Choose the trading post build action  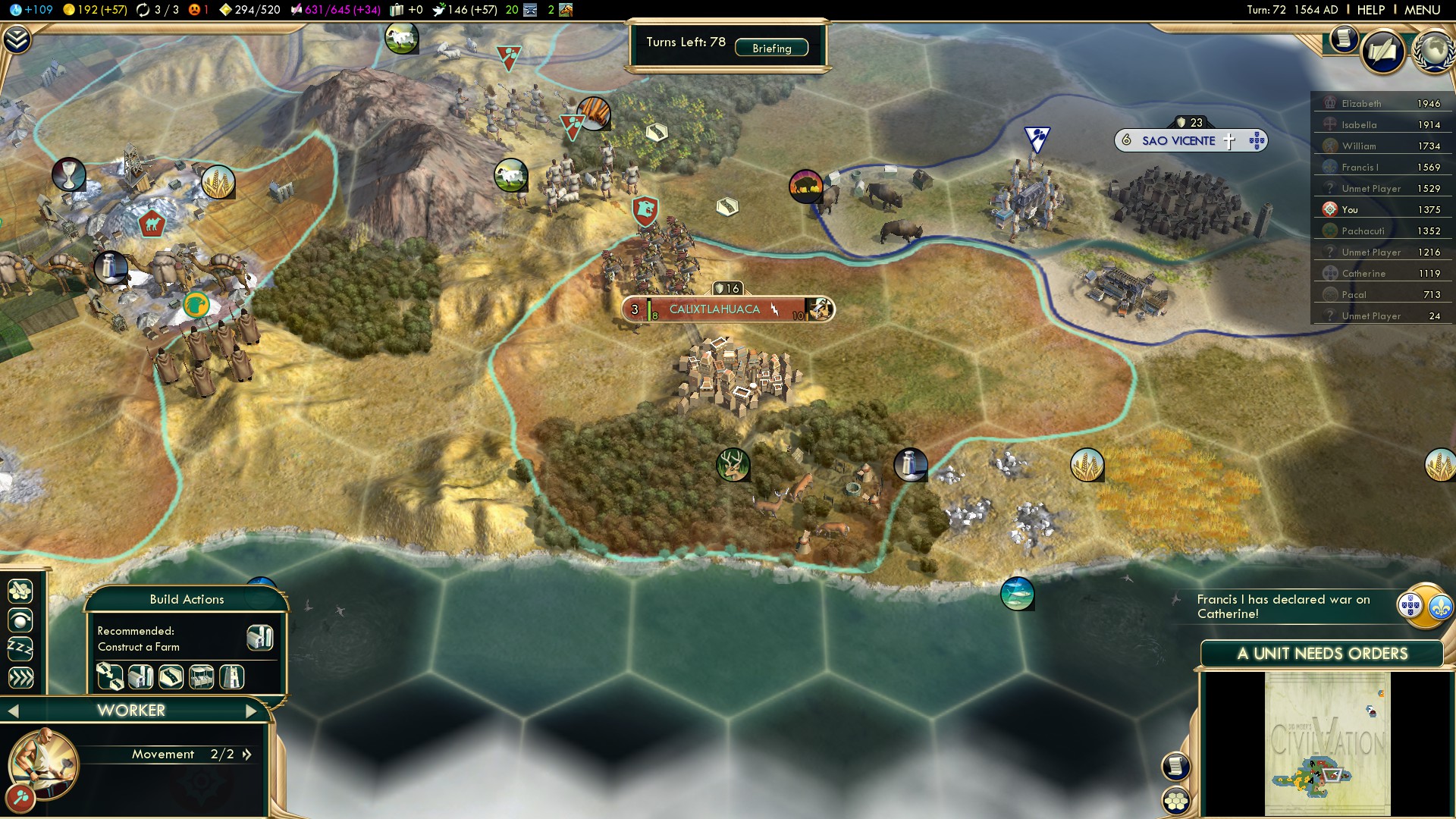pyautogui.click(x=201, y=676)
